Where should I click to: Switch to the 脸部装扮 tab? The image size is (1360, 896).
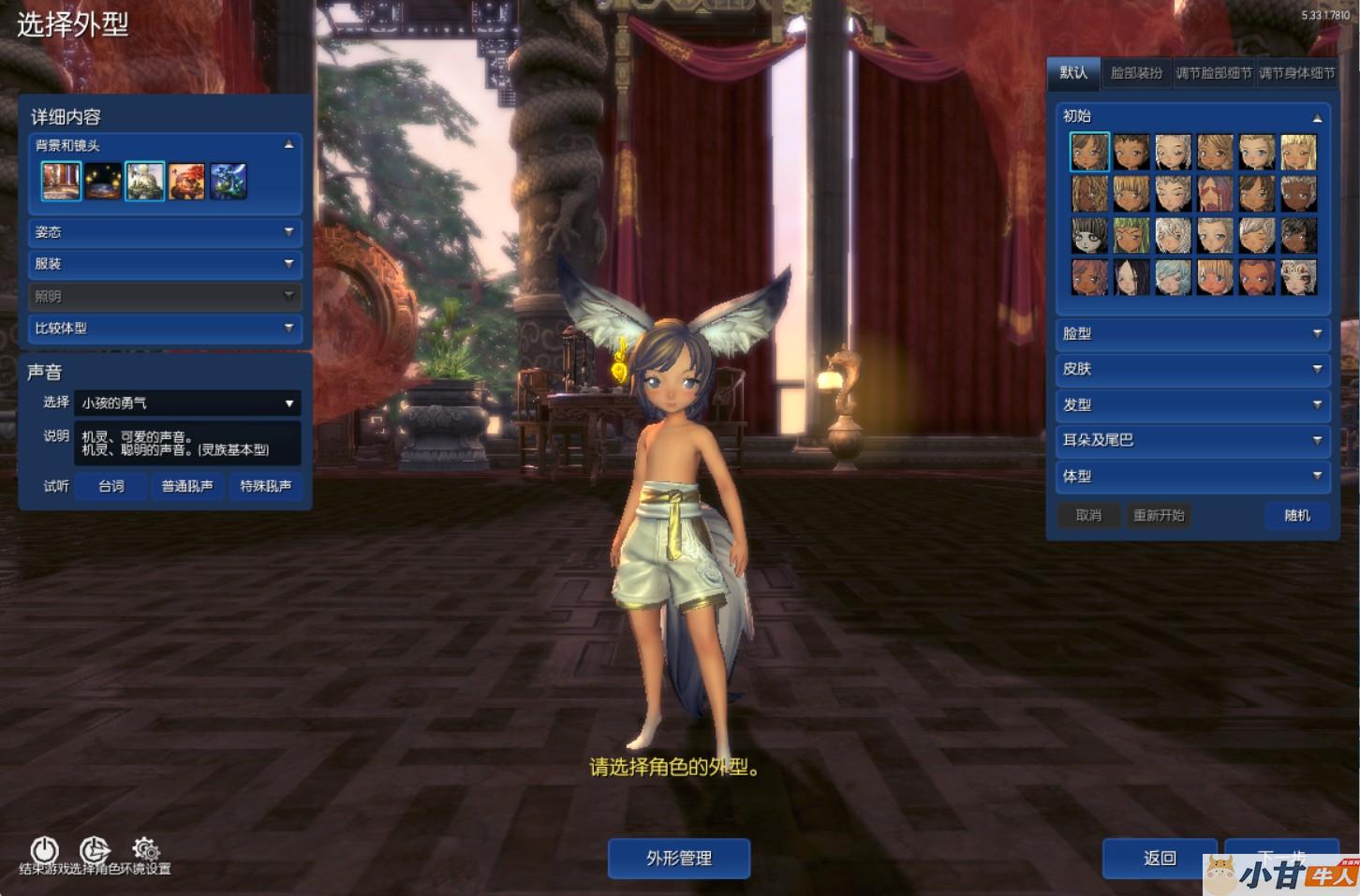pyautogui.click(x=1136, y=73)
